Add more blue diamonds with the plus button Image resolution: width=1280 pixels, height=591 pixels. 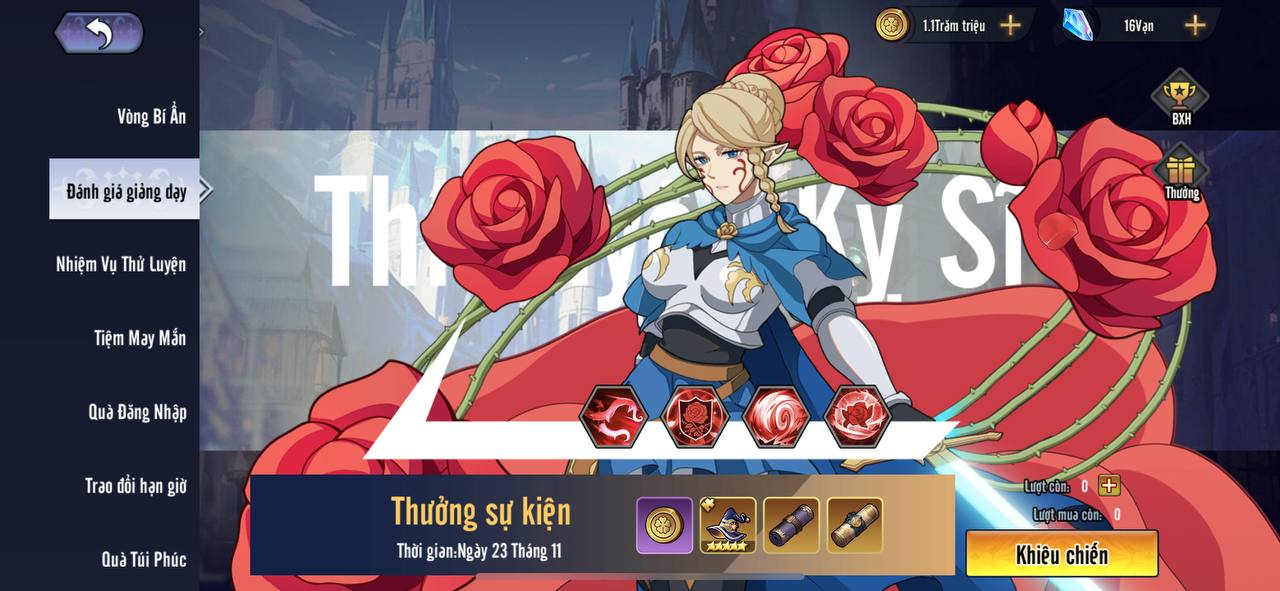coord(1195,25)
